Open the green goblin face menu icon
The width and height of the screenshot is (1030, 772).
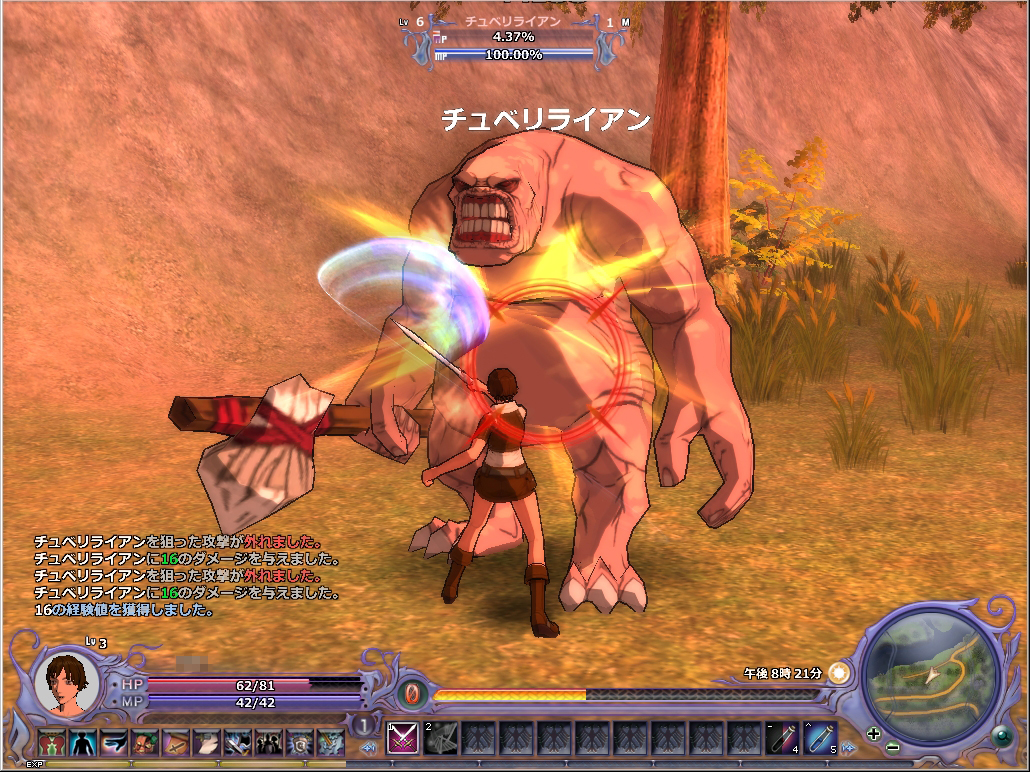point(145,742)
